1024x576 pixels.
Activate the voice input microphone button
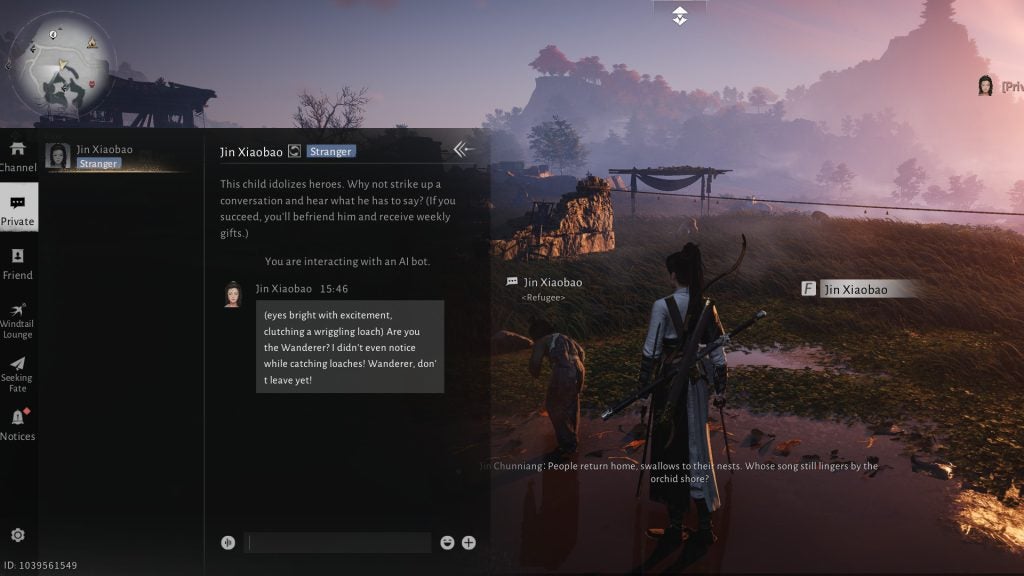coord(228,543)
